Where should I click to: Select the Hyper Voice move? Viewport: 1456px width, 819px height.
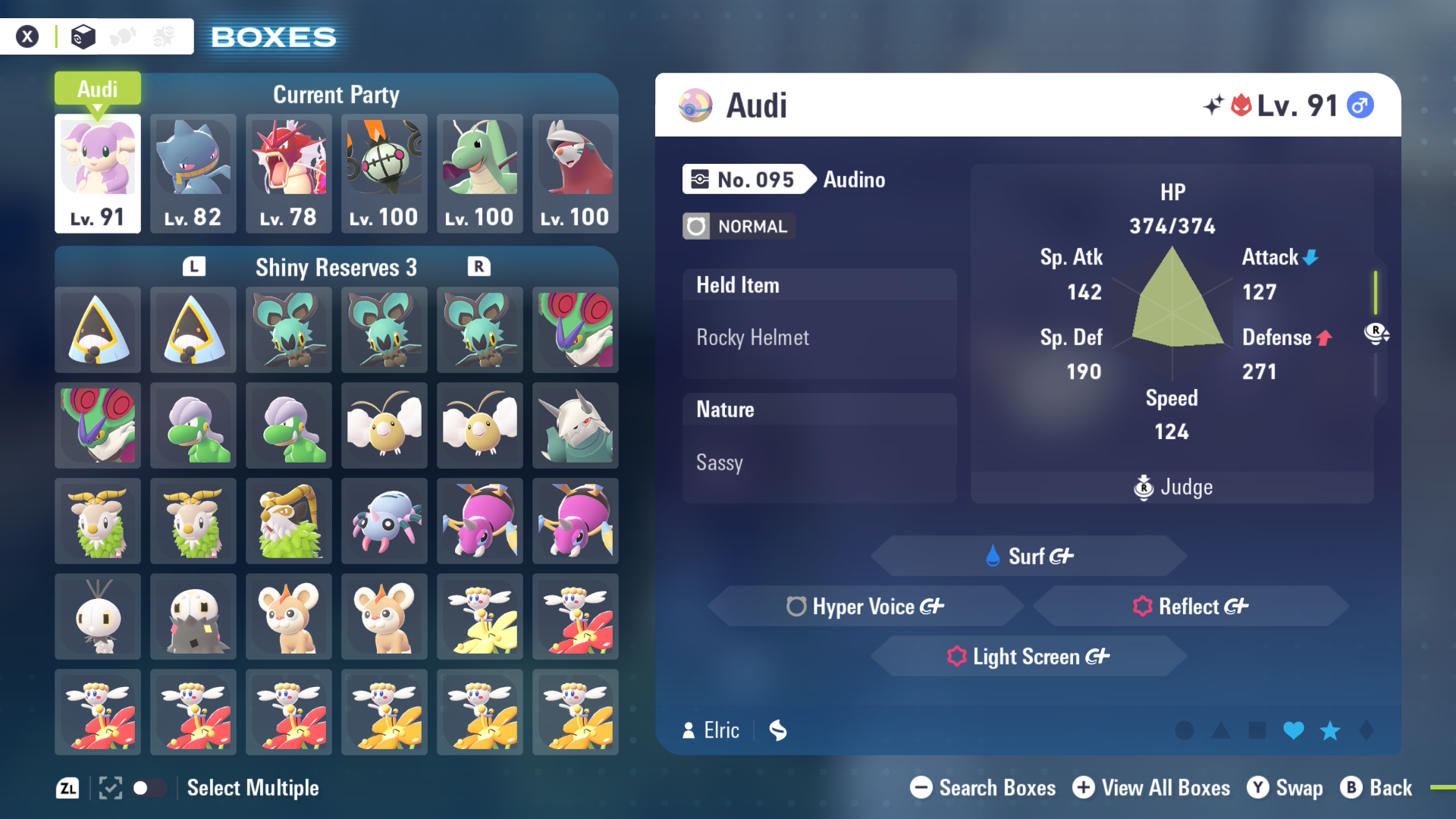click(865, 606)
